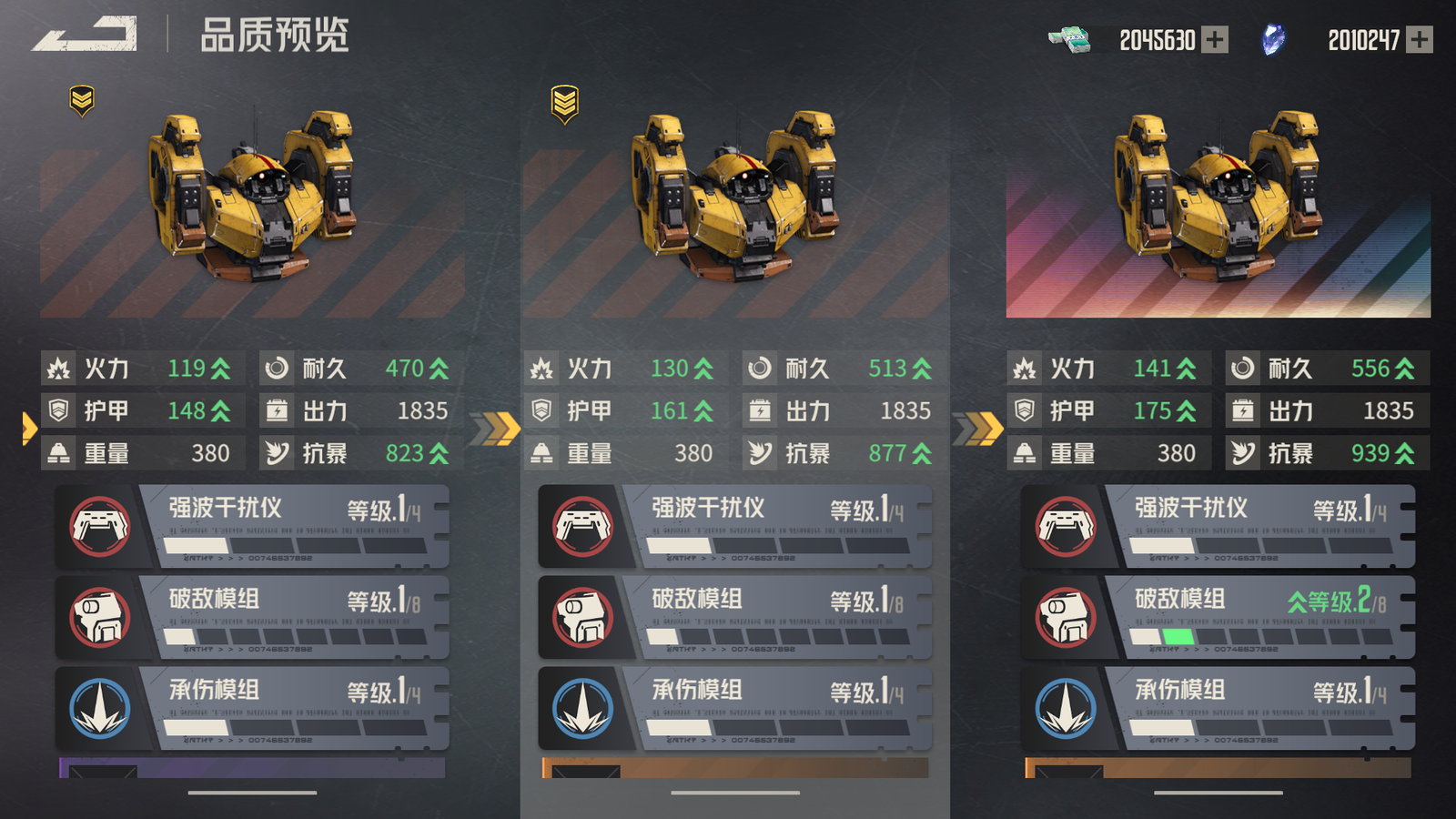Click the rank badge above the left vehicle

pos(80,100)
